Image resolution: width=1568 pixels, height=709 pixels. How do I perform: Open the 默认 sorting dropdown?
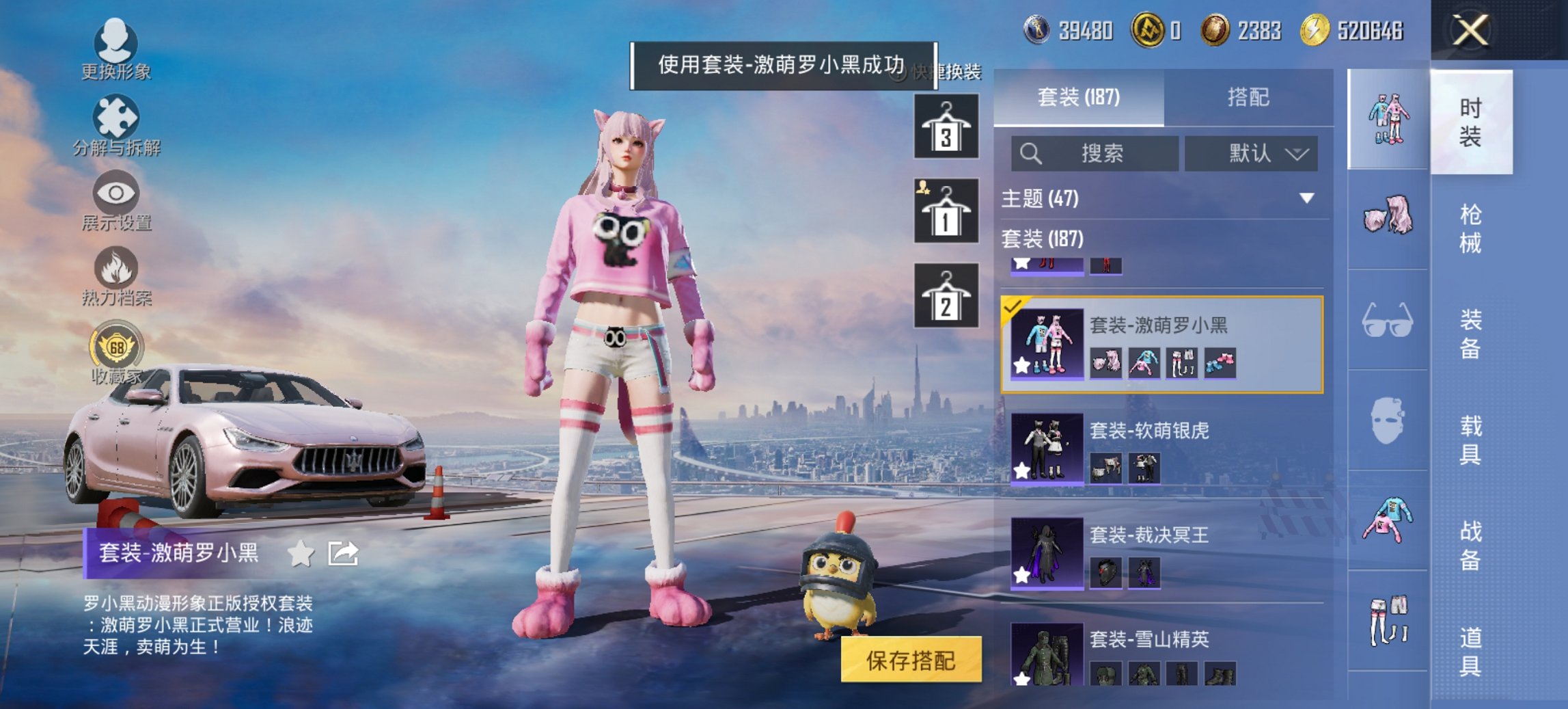1250,153
